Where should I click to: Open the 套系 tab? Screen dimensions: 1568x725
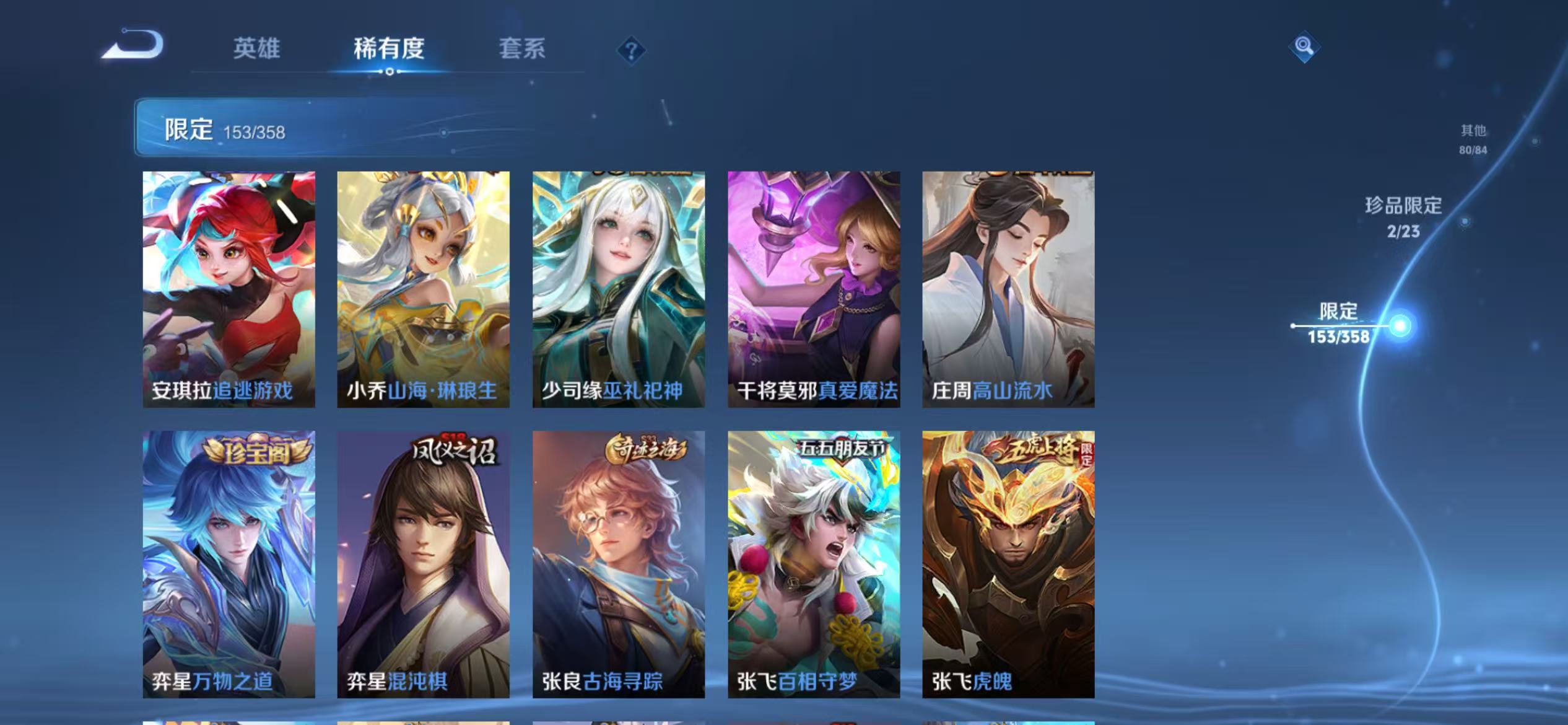523,50
